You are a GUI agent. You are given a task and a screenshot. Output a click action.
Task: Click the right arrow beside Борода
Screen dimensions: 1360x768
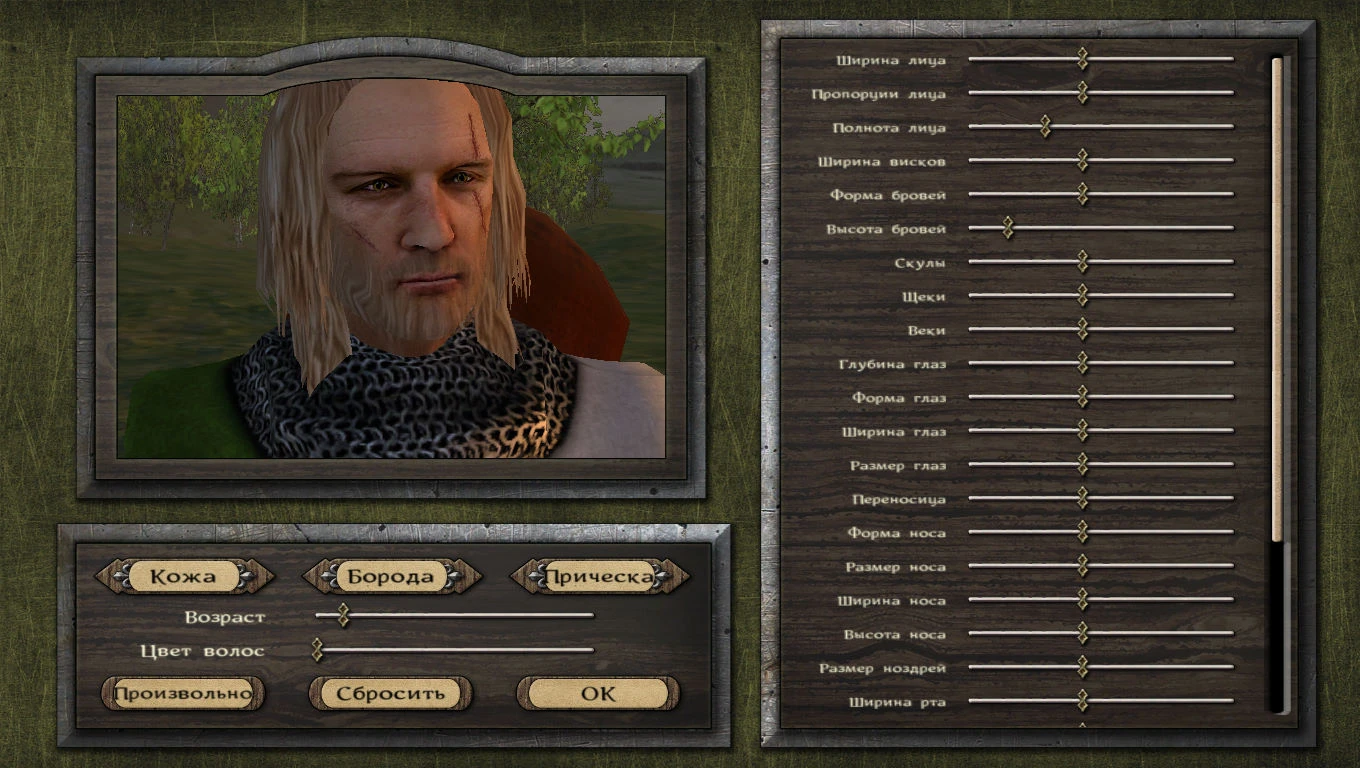(x=467, y=576)
